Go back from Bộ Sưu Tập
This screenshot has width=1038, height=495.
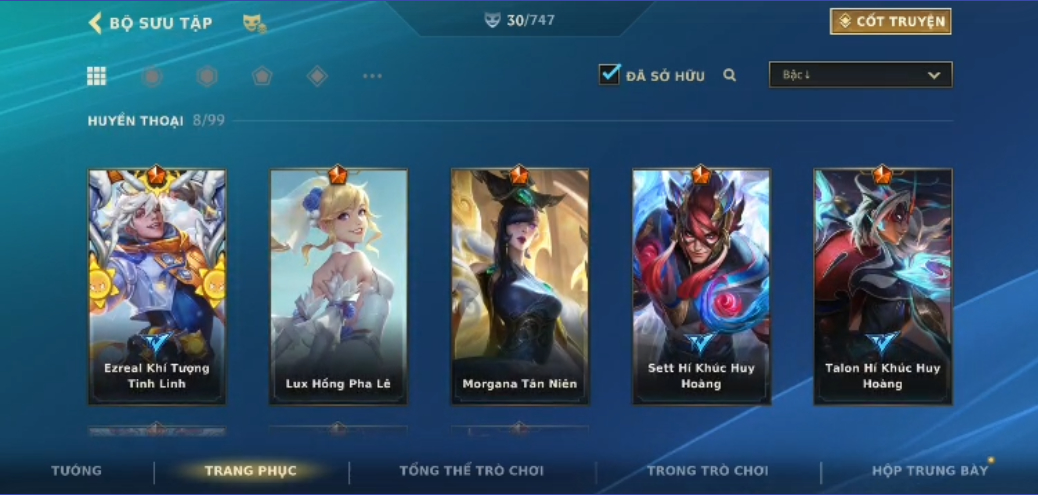point(96,22)
